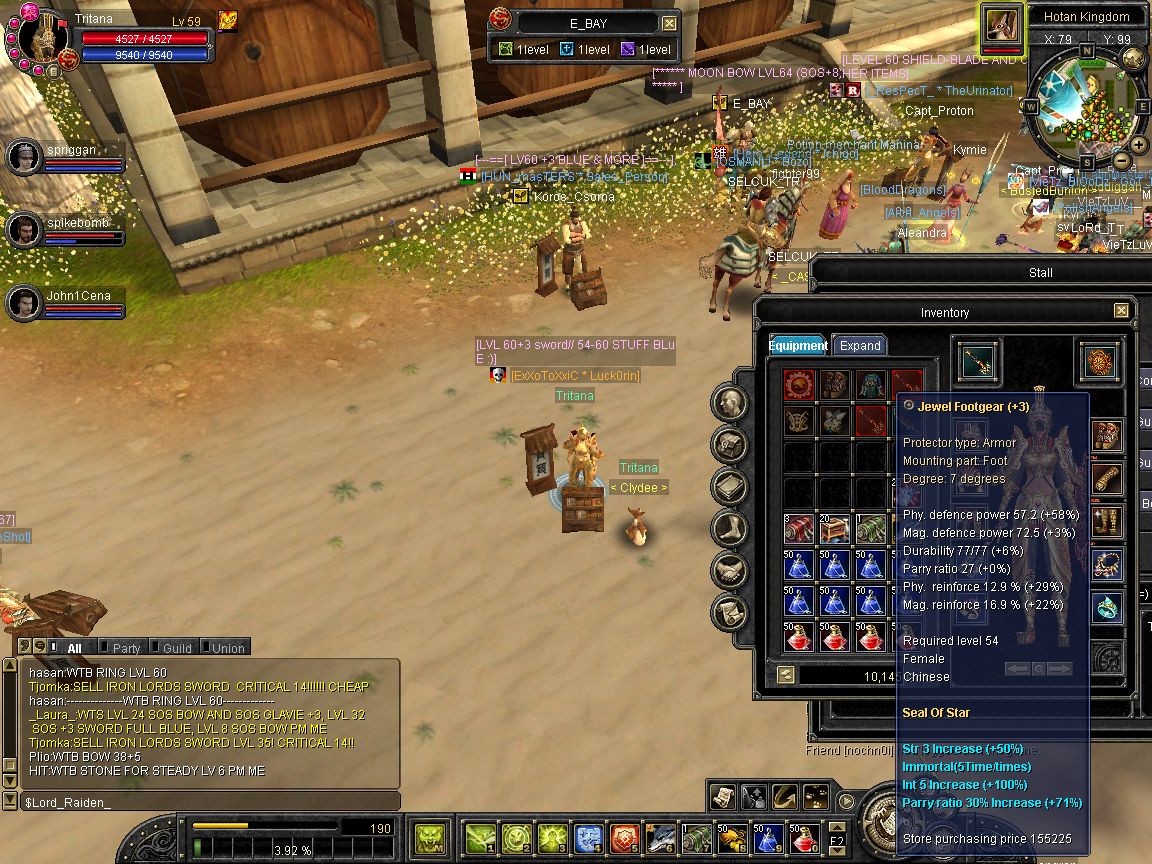Switch to the Expand inventory tab
This screenshot has width=1152, height=864.
[x=859, y=346]
